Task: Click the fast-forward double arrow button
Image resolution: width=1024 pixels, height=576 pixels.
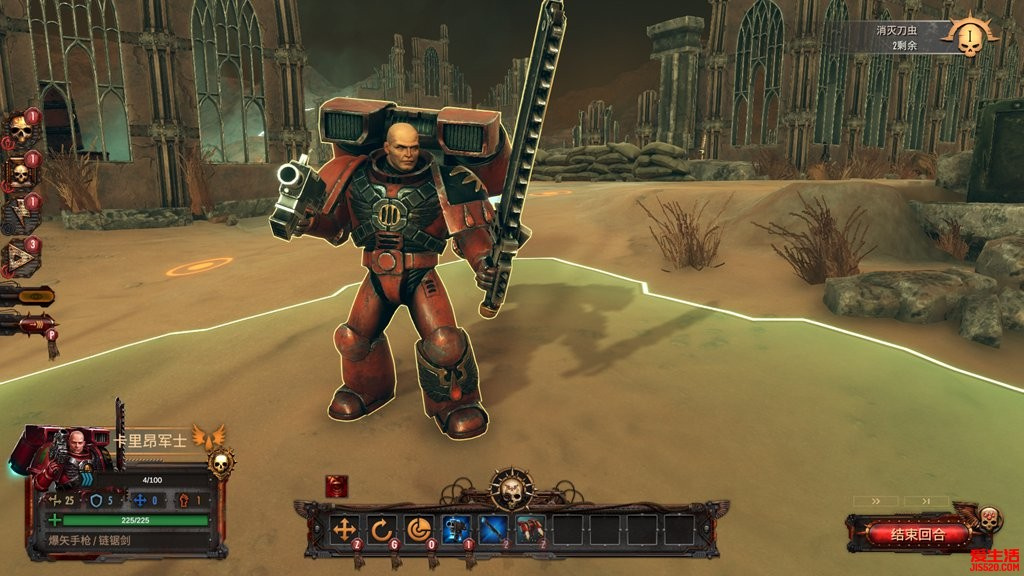Action: coord(876,500)
